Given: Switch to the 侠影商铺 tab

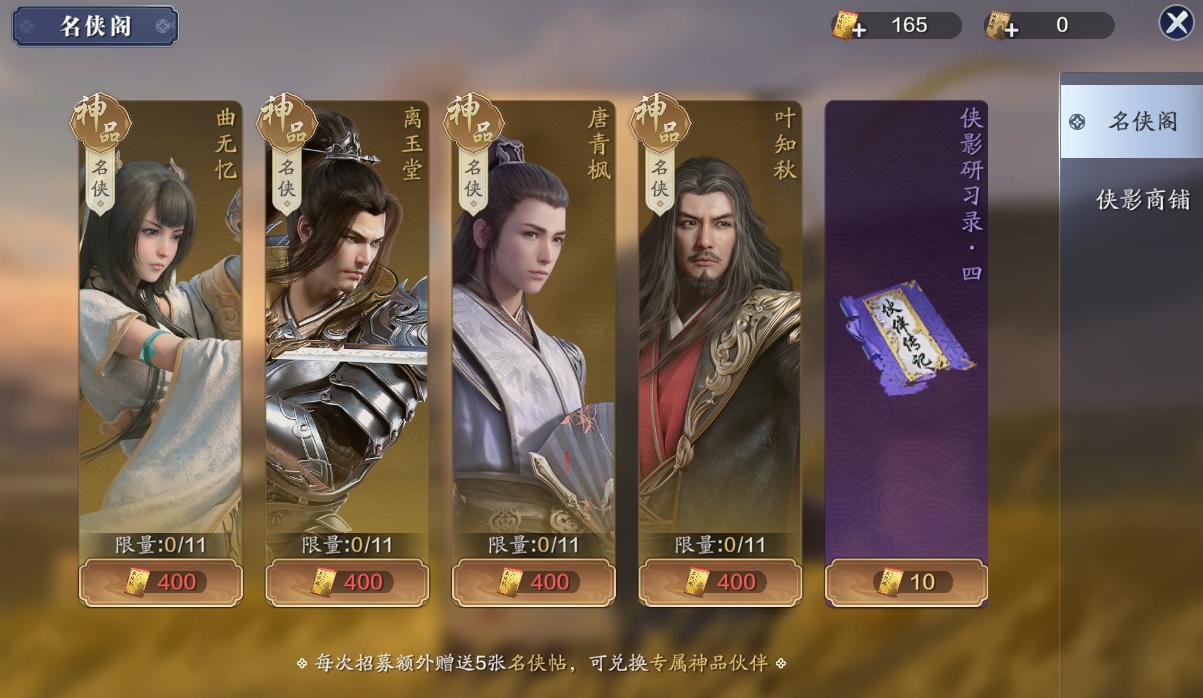Looking at the screenshot, I should click(1142, 200).
